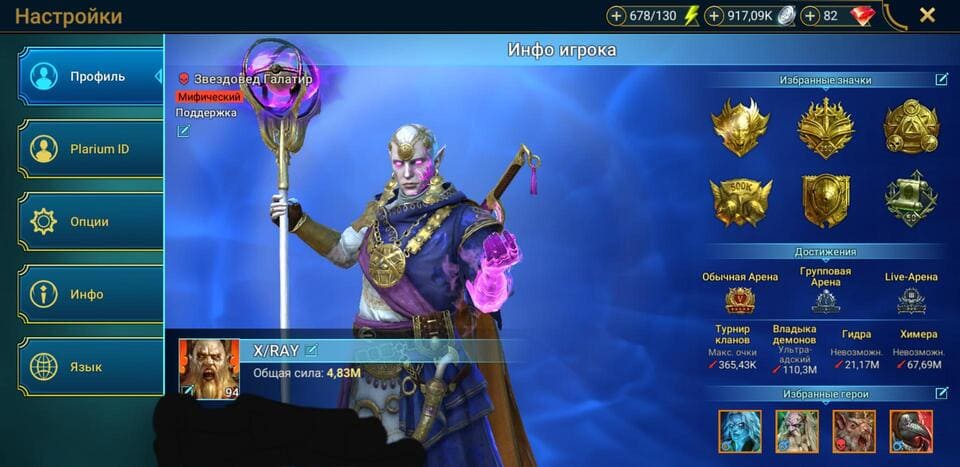Edit the X/RAY player name

pos(312,350)
